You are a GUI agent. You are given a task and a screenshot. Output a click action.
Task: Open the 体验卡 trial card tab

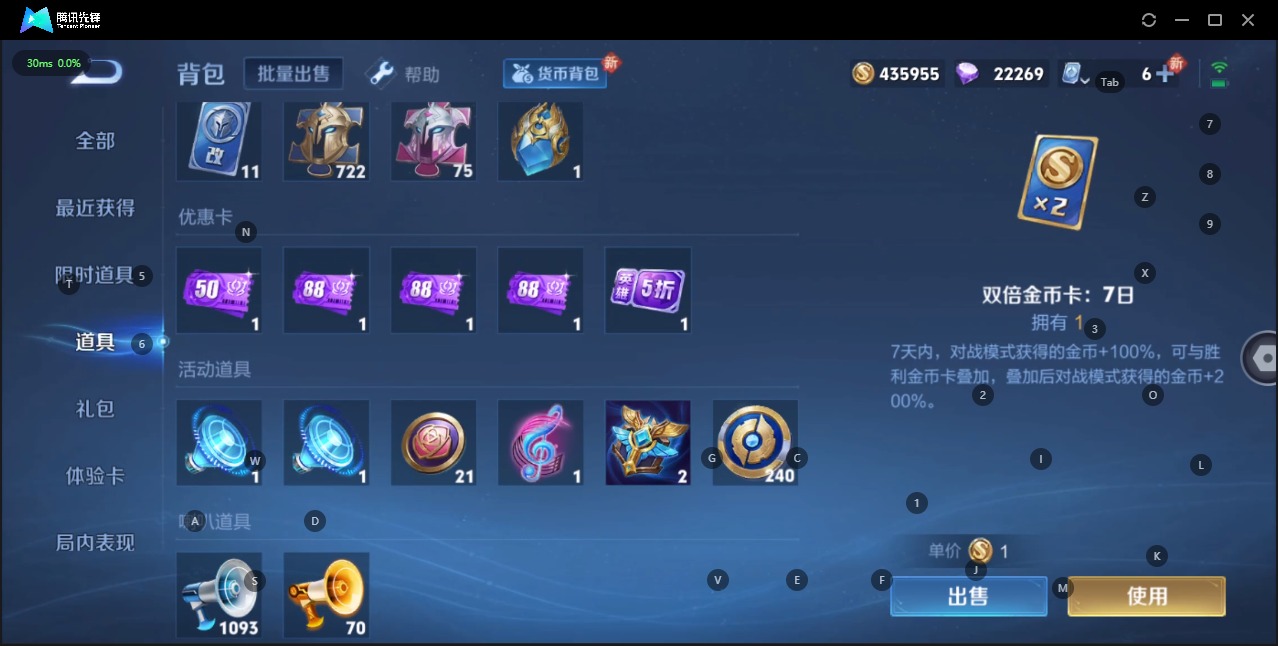pyautogui.click(x=95, y=476)
